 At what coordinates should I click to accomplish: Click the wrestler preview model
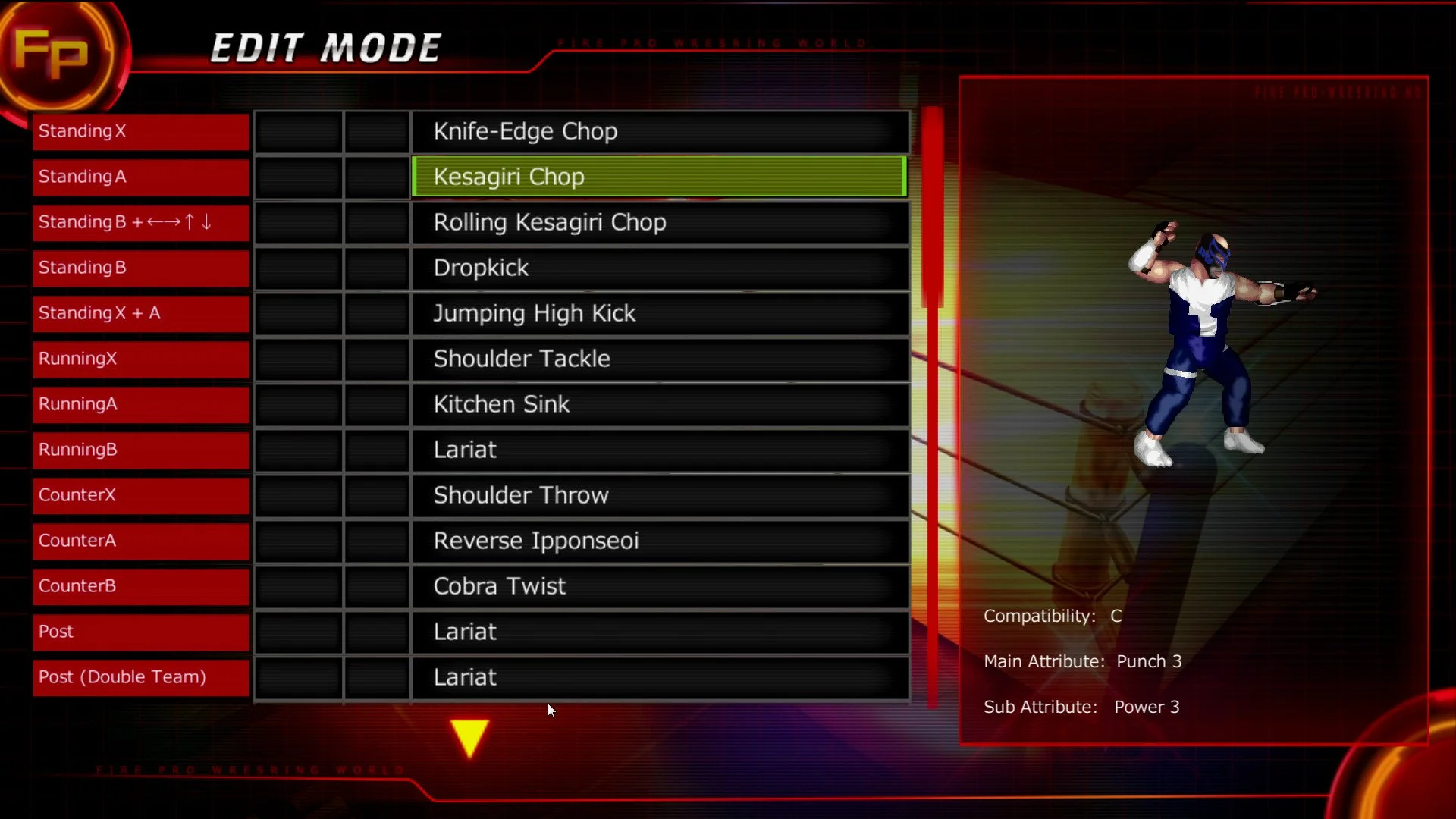pos(1206,341)
